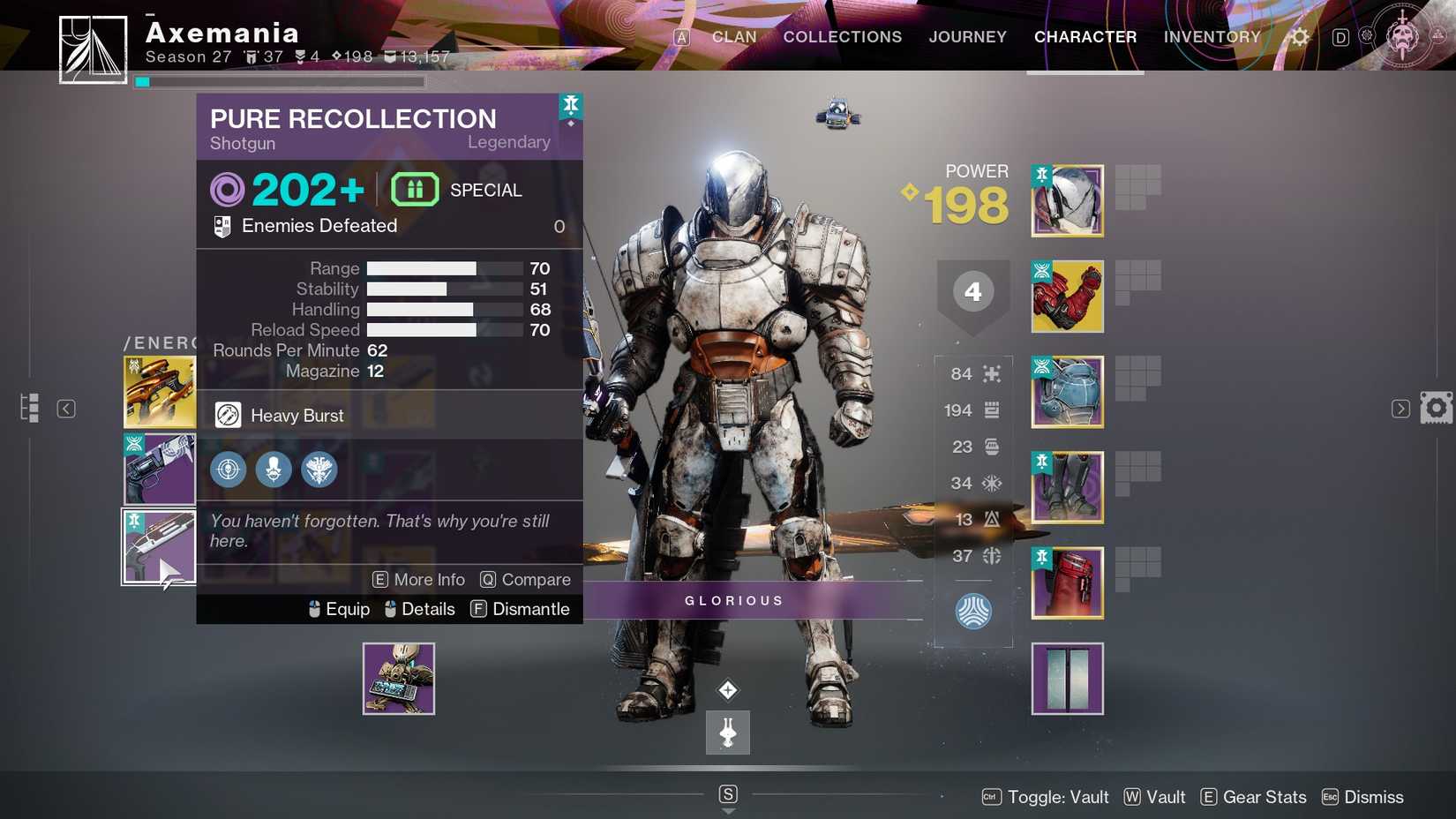Click the gear options icon on the far right edge

pyautogui.click(x=1437, y=408)
